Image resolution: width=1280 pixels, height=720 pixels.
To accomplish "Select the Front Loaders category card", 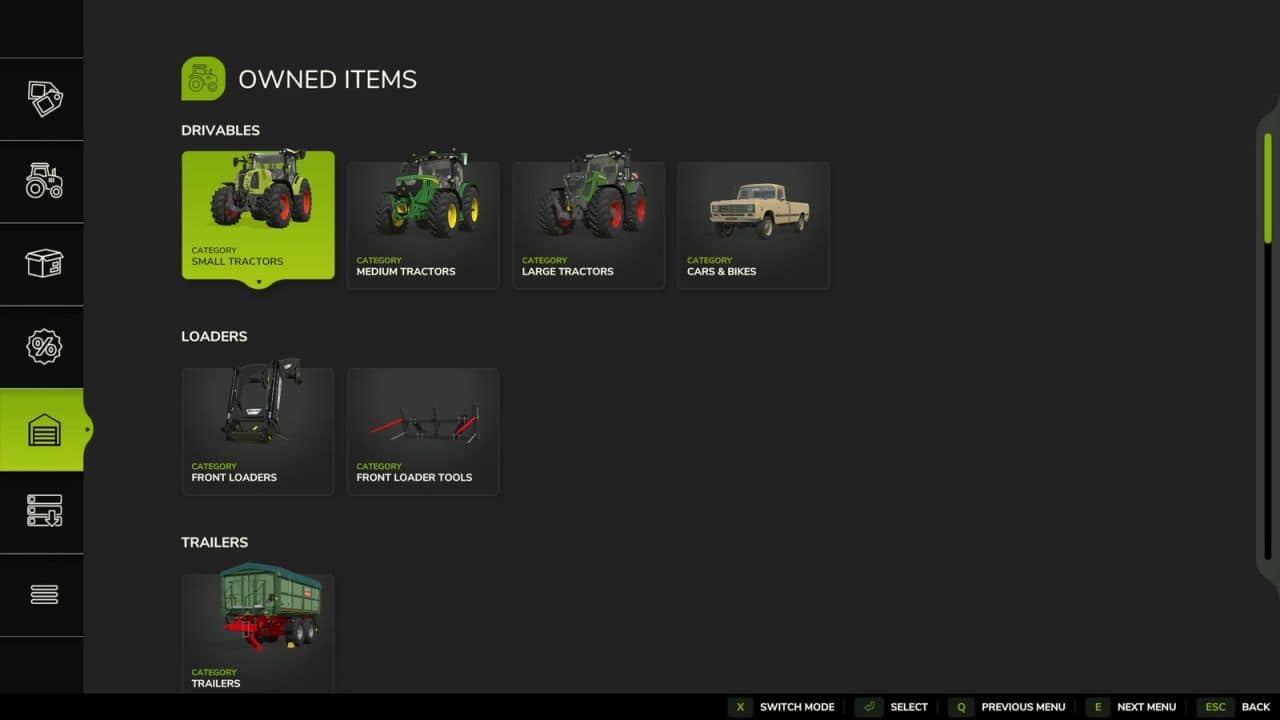I will pos(257,430).
